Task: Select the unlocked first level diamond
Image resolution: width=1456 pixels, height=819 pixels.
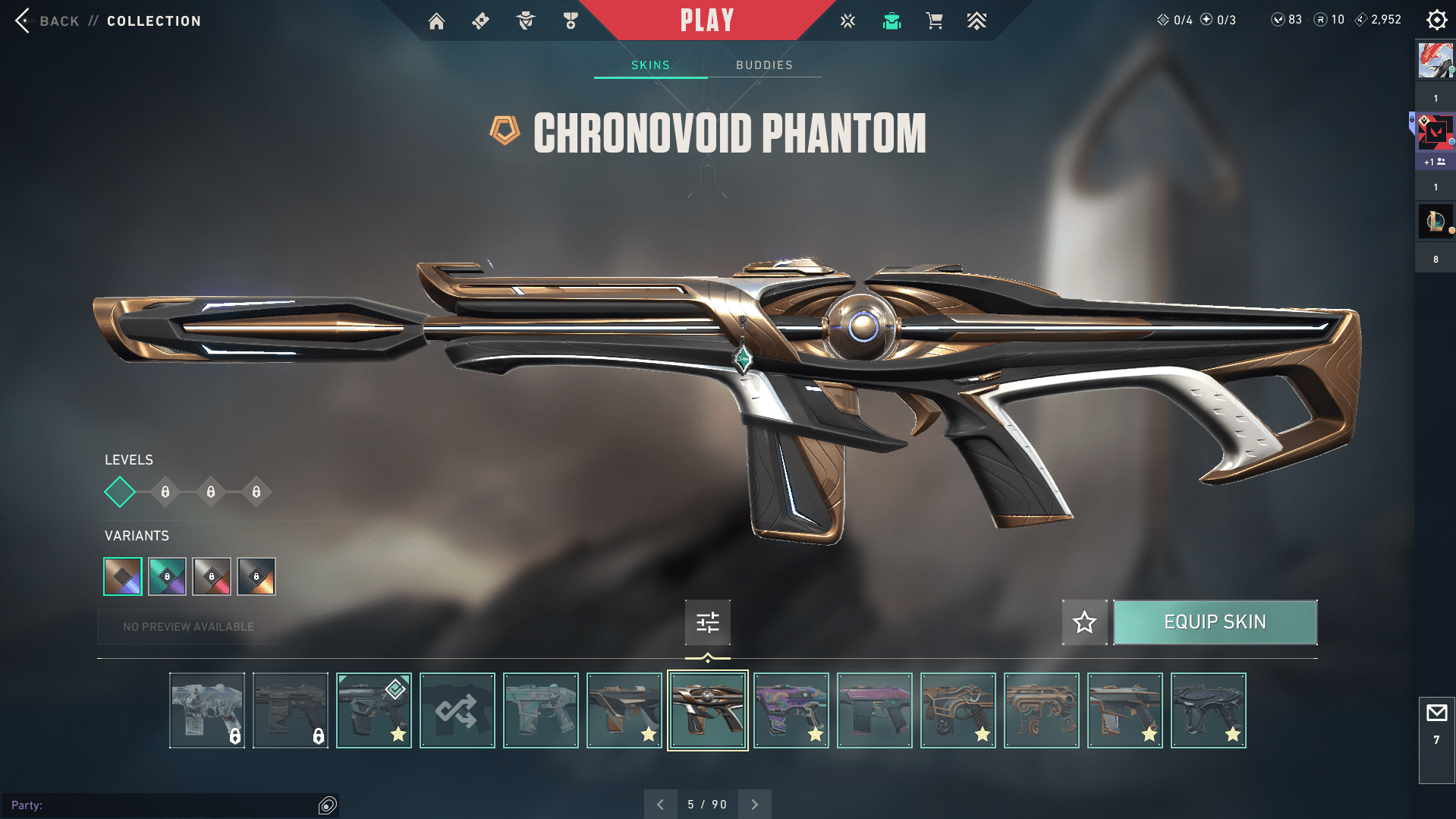Action: 120,492
